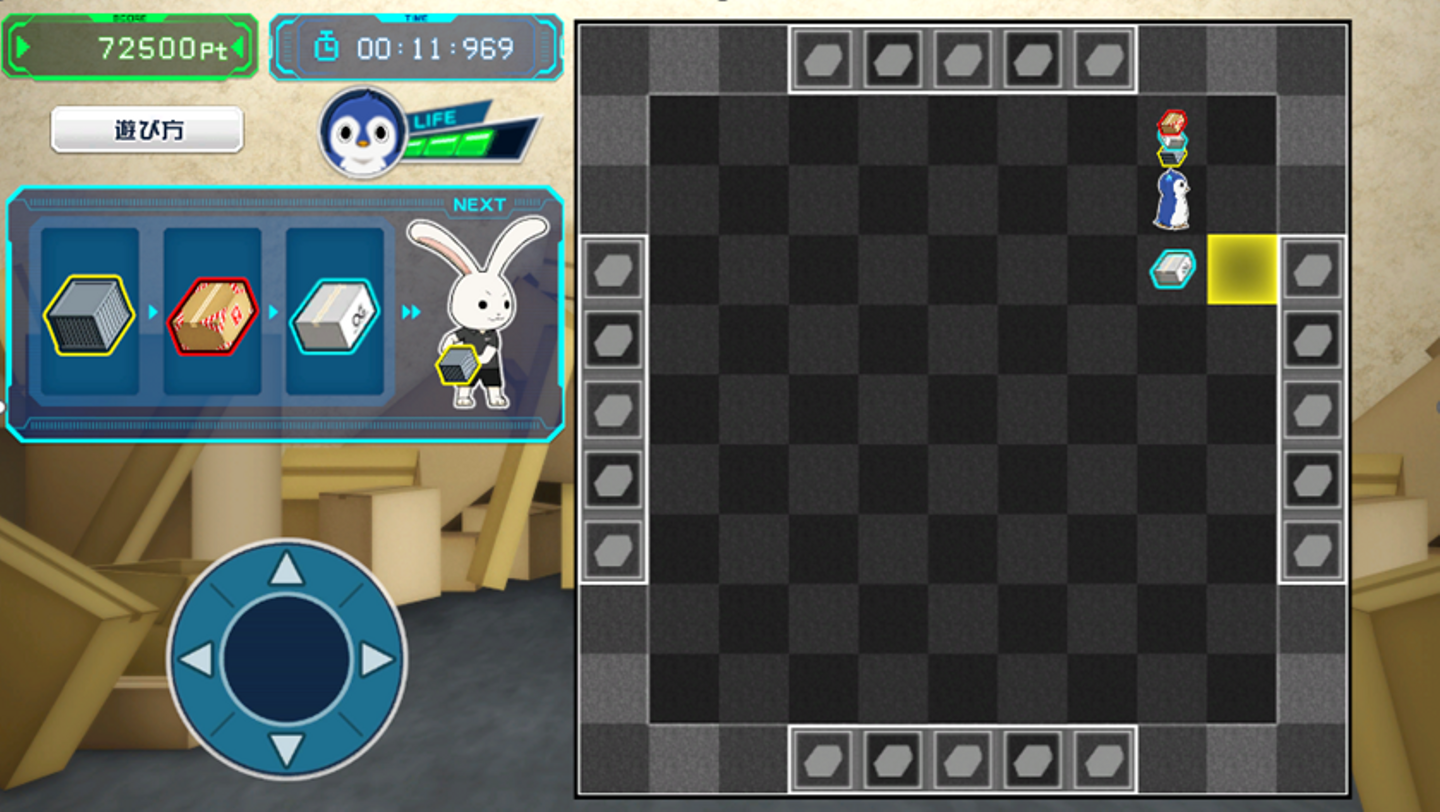Screen dimensions: 1440x812
Task: Tap the left arrow on the D-pad
Action: pos(197,659)
